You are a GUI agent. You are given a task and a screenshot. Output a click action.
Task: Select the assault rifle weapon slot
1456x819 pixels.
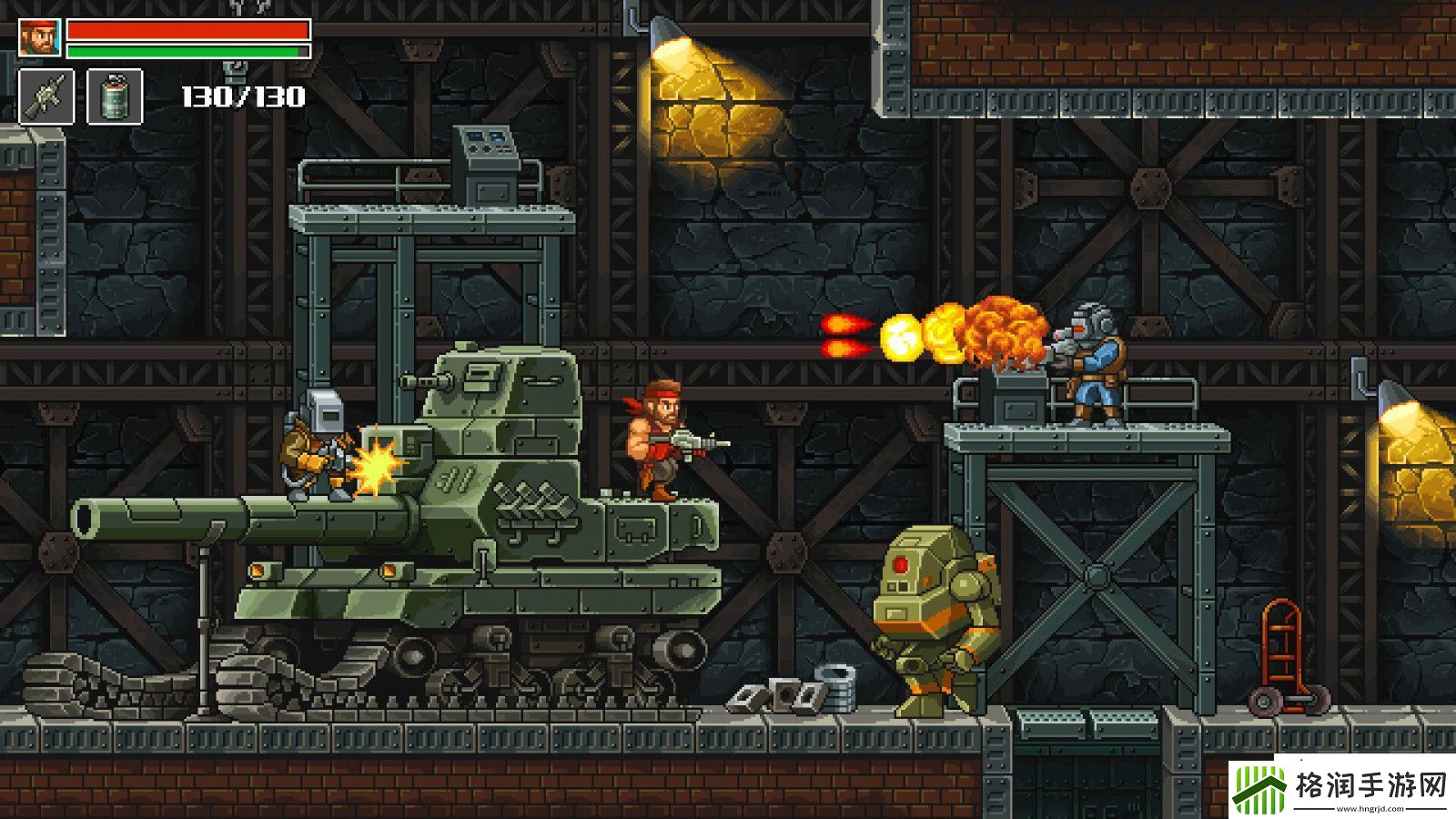pyautogui.click(x=45, y=96)
